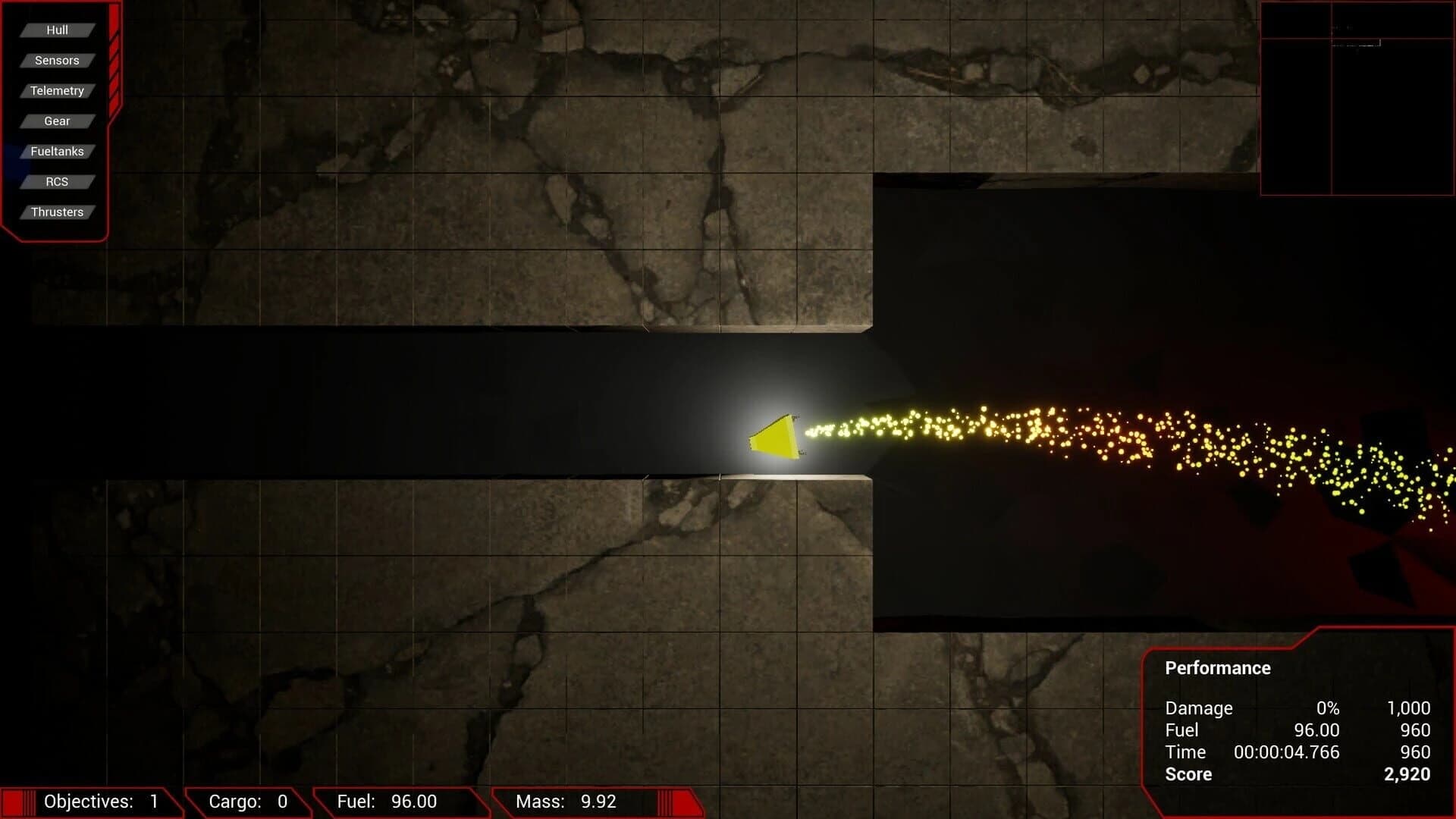Collapse the Performance panel header
Screen dimensions: 1456x819
click(x=1217, y=668)
